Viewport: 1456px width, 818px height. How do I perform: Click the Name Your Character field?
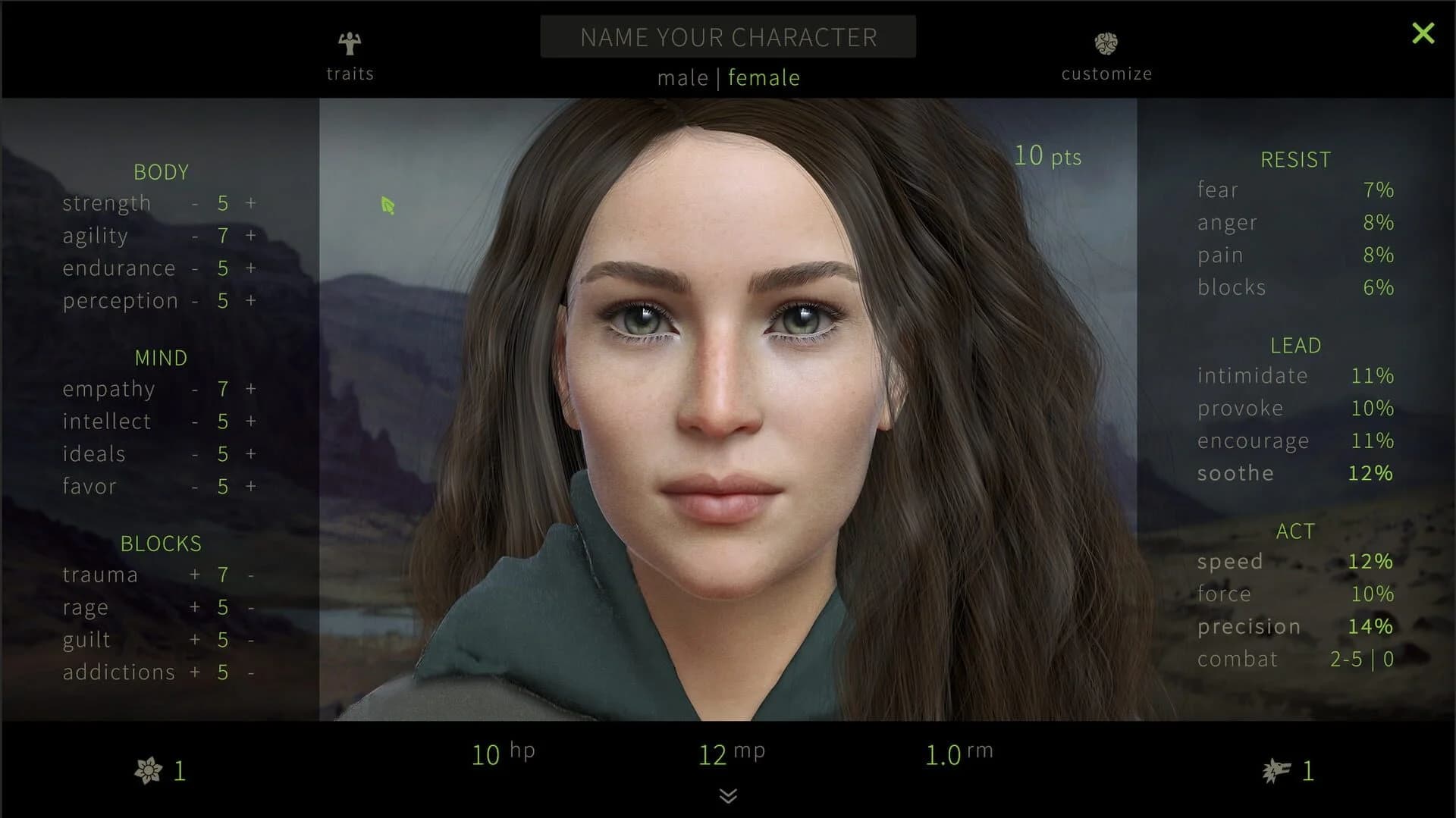click(x=727, y=36)
